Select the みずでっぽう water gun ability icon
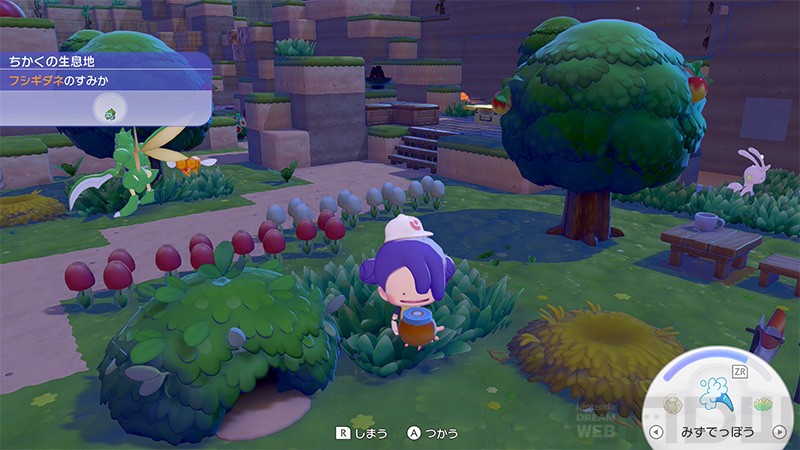Image resolution: width=800 pixels, height=450 pixels. pos(716,394)
